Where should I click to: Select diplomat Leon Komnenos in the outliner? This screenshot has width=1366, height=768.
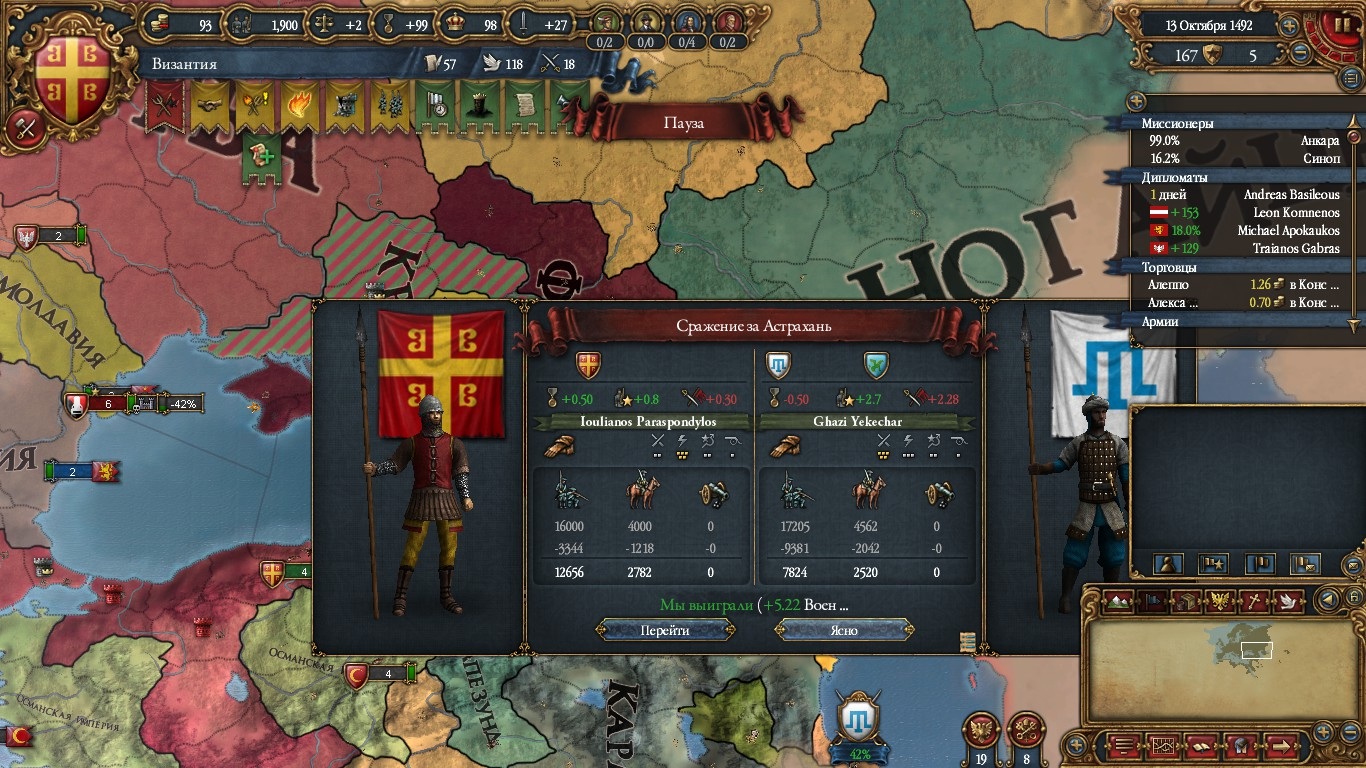(1245, 212)
